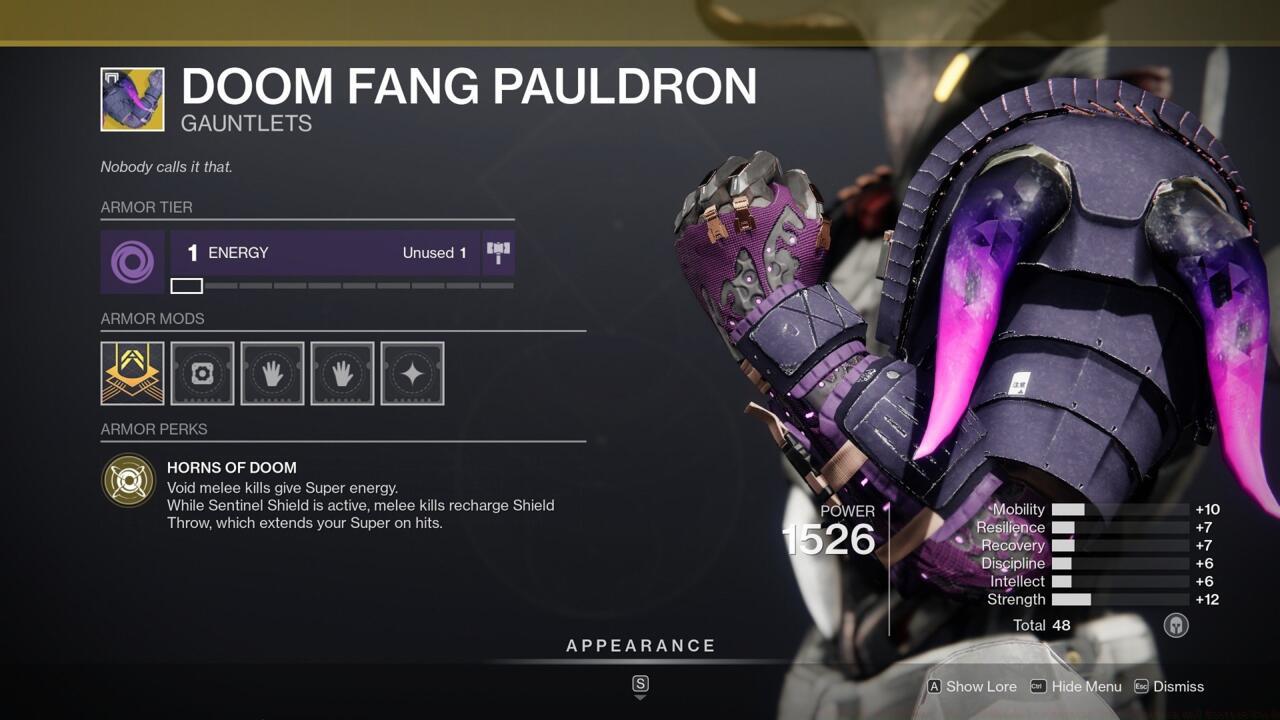This screenshot has height=720, width=1280.
Task: Click the sparkle-shaped cosmetic mod slot
Action: (x=412, y=373)
